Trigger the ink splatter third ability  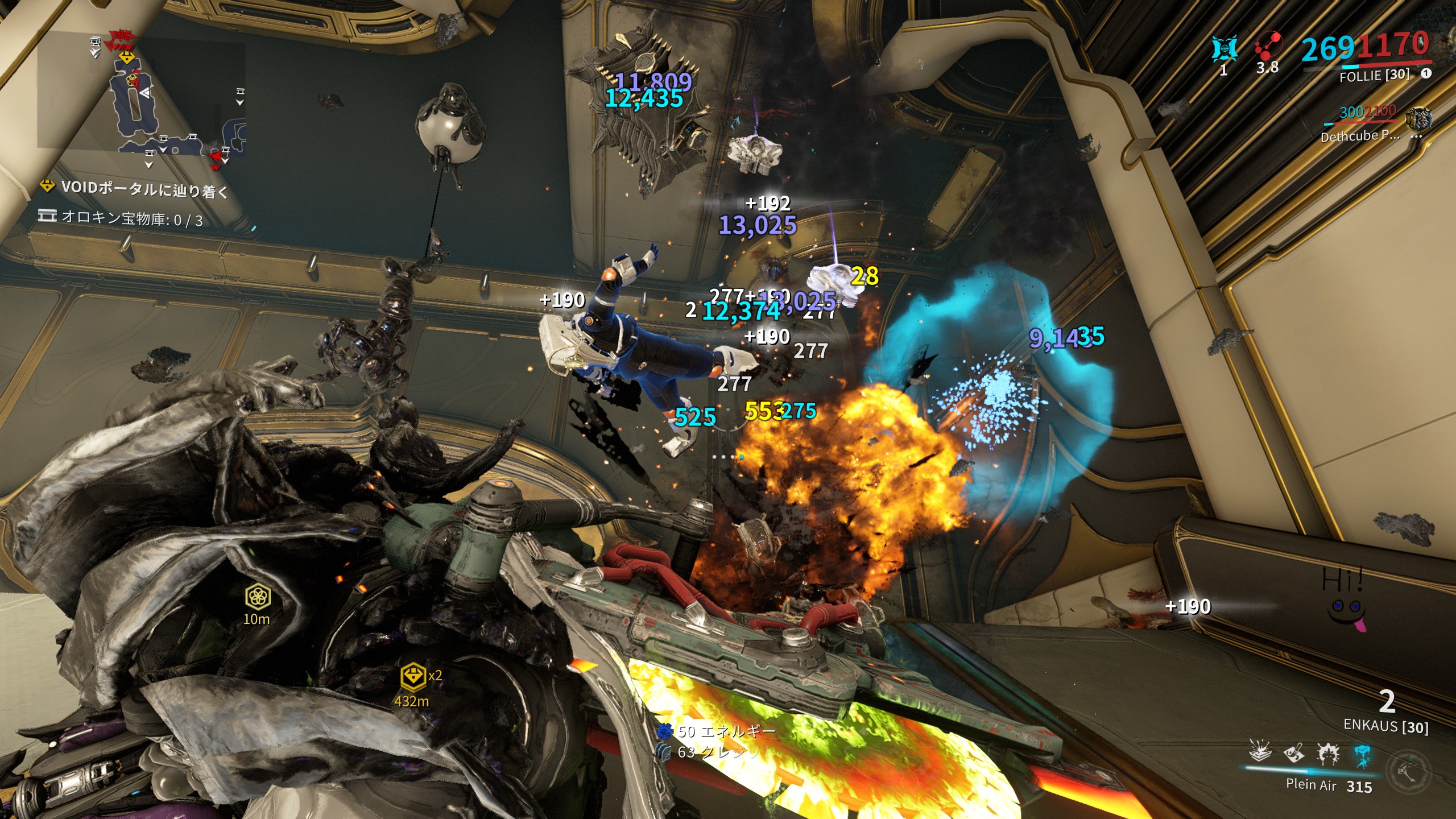tap(1328, 754)
